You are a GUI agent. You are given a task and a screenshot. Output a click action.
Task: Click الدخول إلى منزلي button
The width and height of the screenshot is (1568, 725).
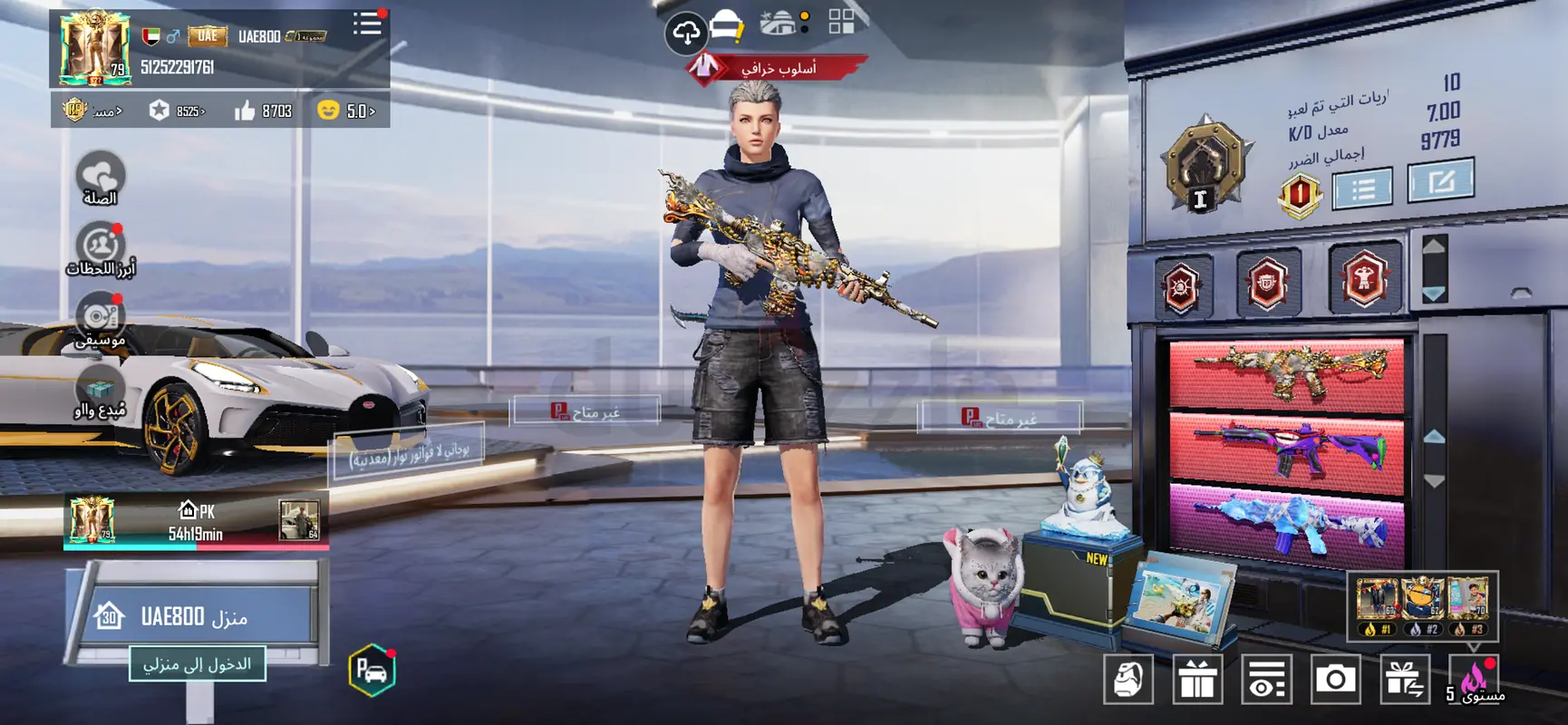(197, 664)
